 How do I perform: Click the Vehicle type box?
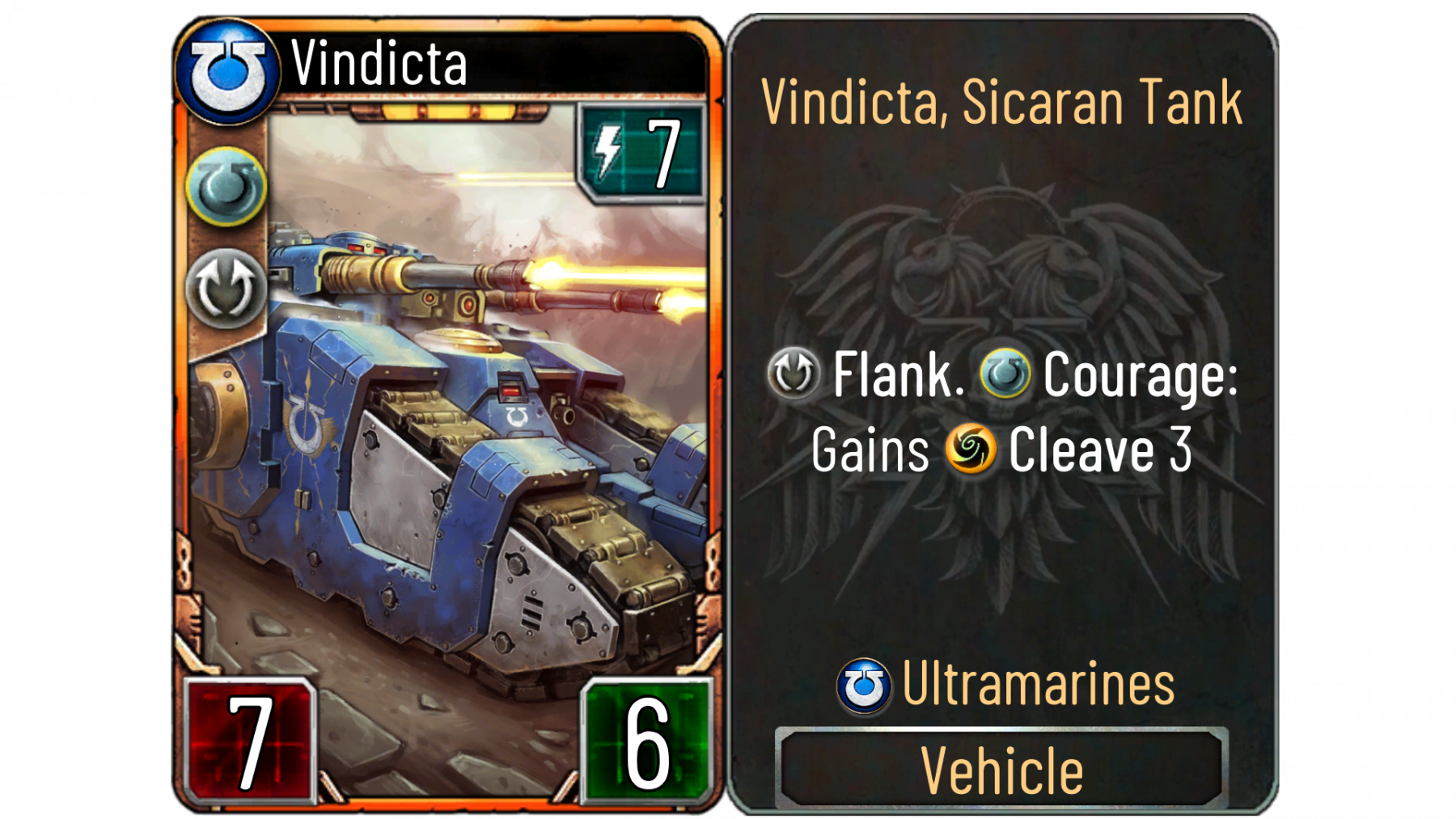click(1001, 769)
